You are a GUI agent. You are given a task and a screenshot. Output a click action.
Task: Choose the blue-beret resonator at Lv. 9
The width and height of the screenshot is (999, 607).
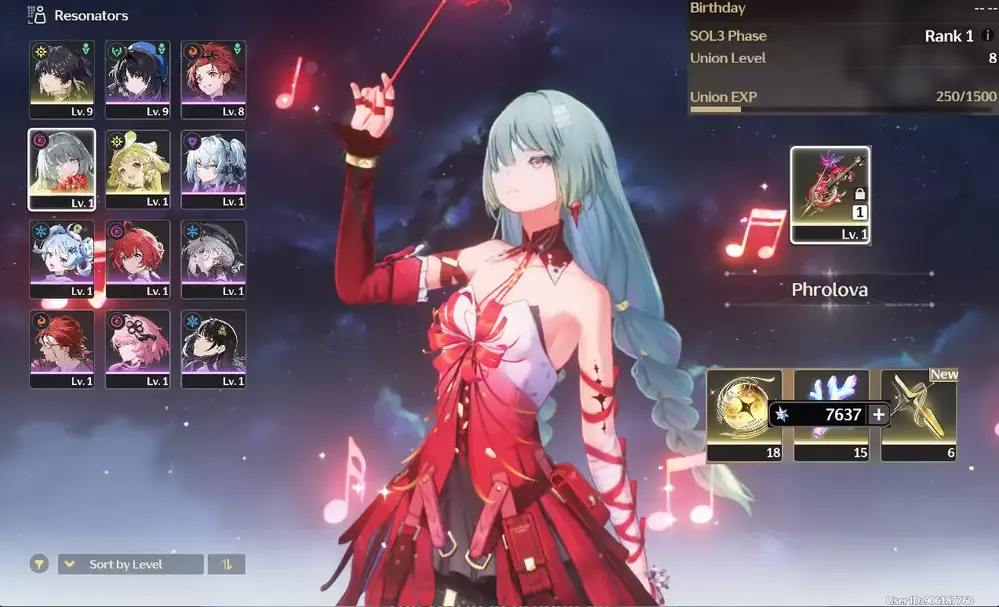pyautogui.click(x=138, y=79)
